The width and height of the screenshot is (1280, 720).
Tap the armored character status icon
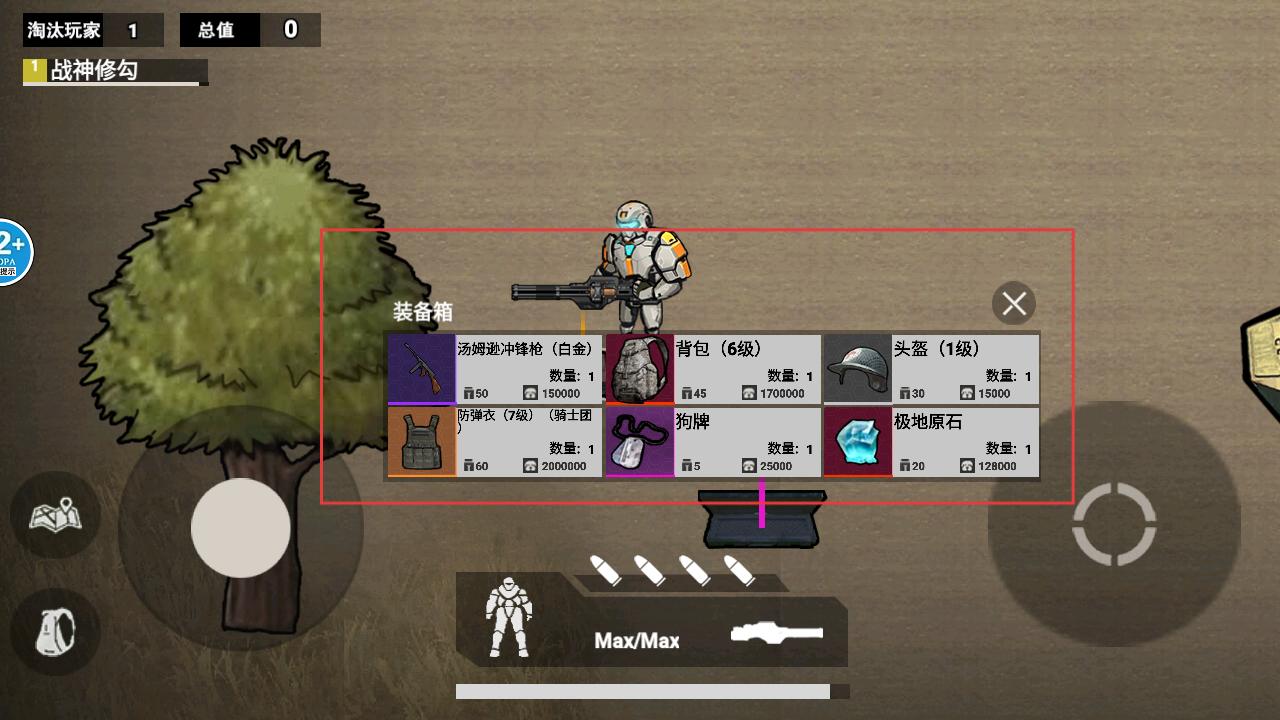point(508,620)
